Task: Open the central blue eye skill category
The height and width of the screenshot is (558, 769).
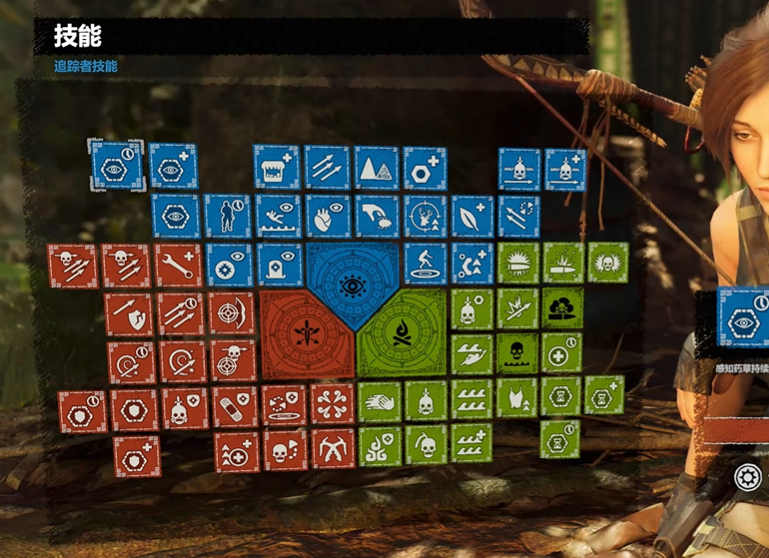Action: coord(352,285)
